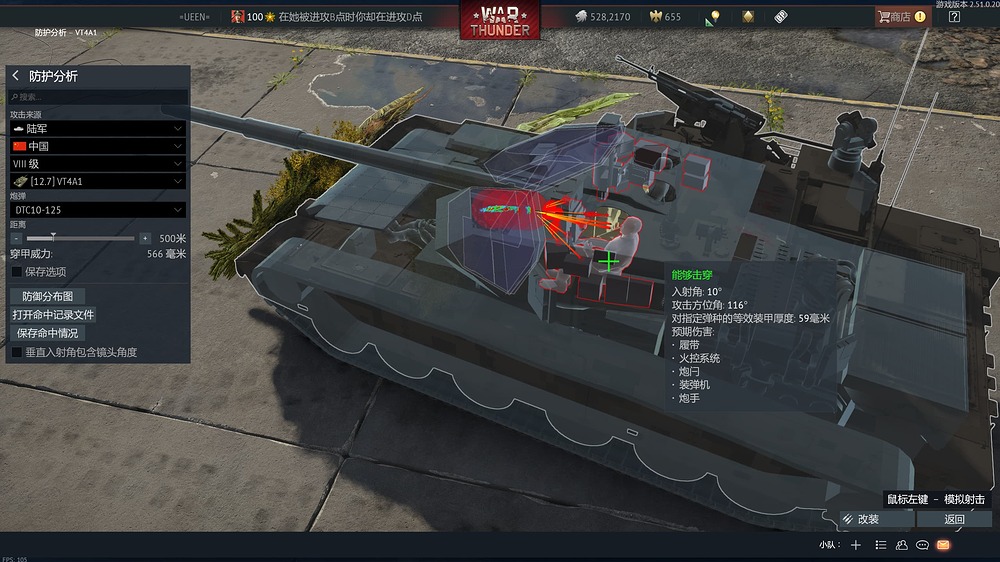This screenshot has height=562, width=1000.
Task: Click 保存命中情况 button
Action: 47,333
